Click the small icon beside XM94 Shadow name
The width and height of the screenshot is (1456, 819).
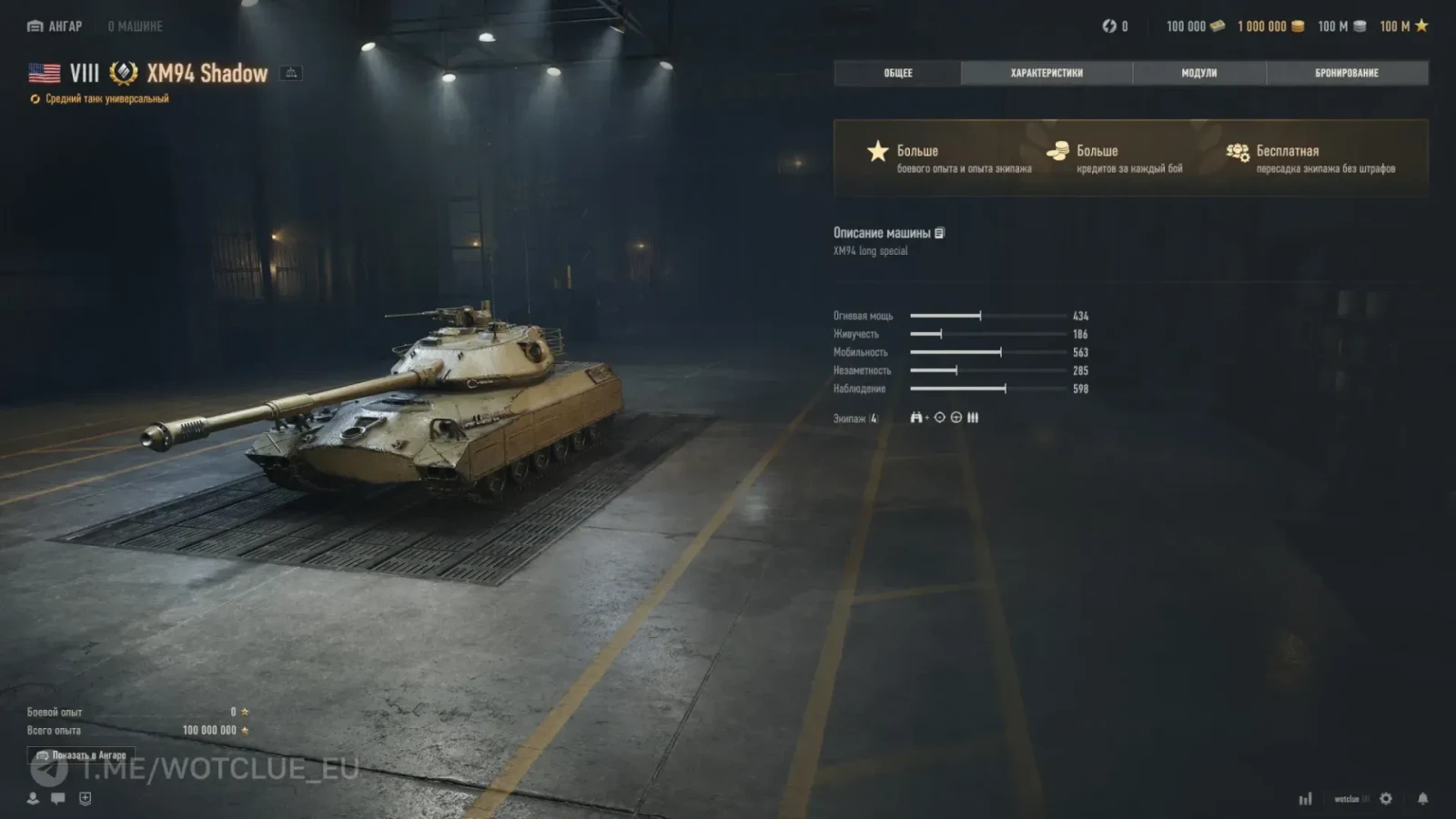(x=291, y=73)
